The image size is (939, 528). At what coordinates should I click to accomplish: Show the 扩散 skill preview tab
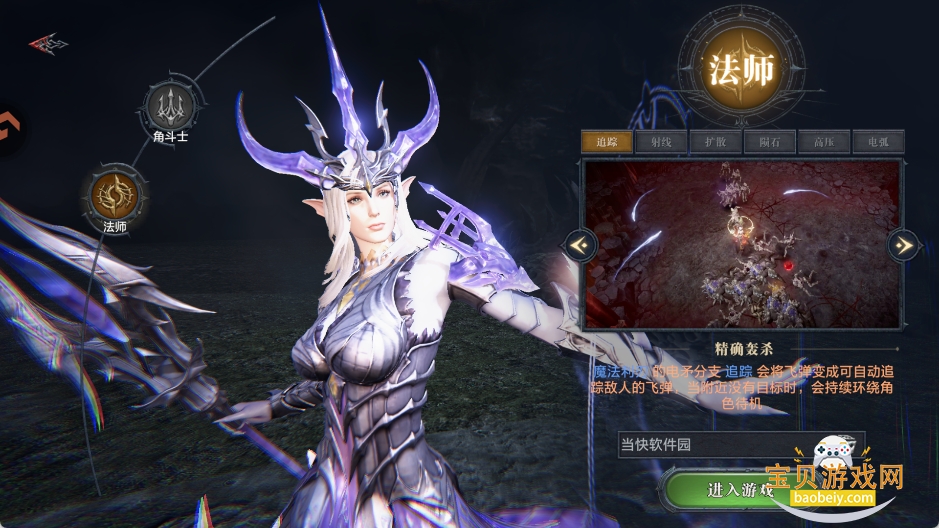point(715,141)
